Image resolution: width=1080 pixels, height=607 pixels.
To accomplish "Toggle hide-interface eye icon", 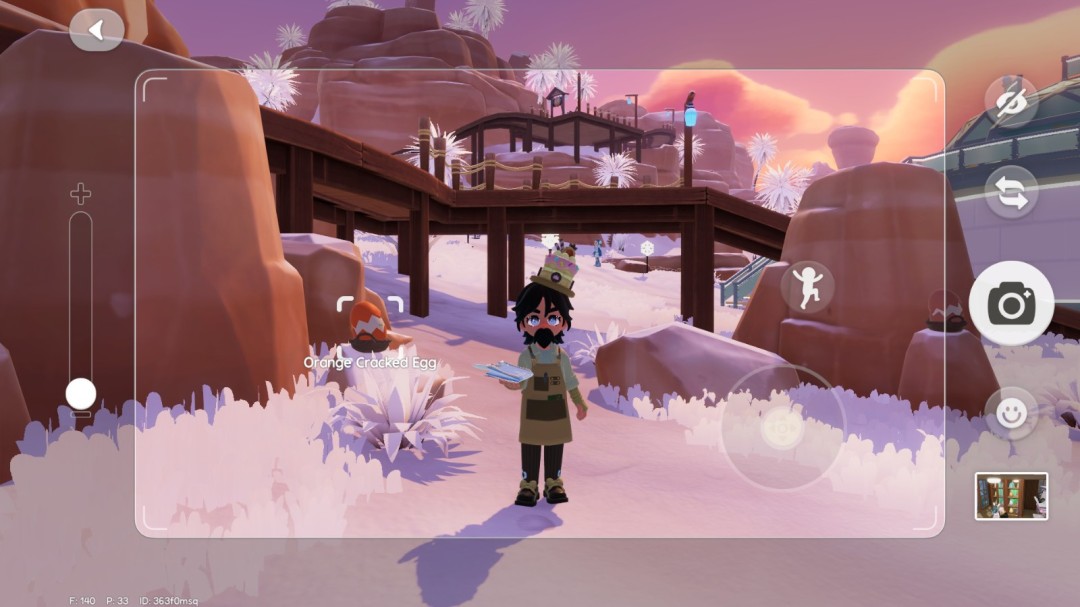I will coord(1011,102).
